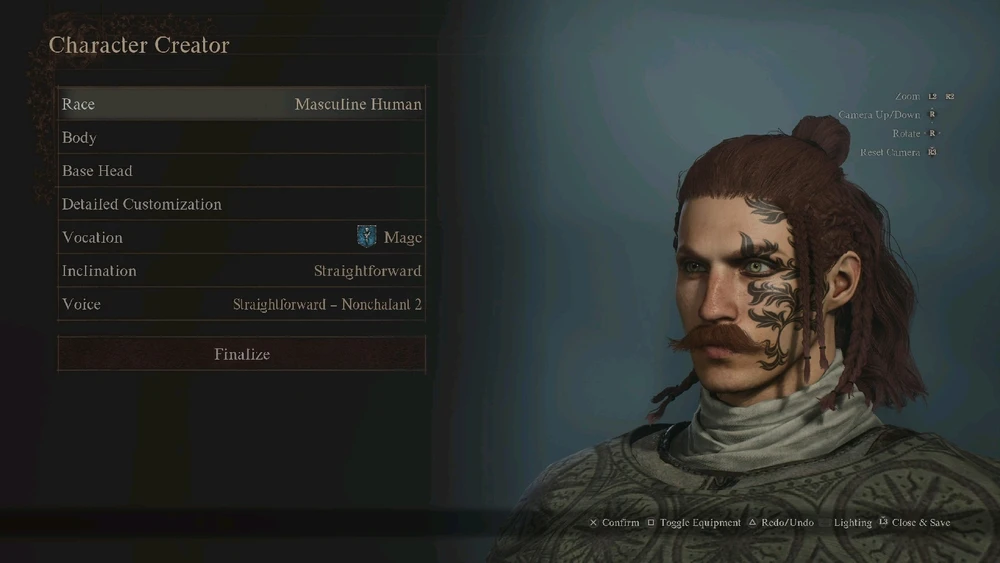Change the Vocation from Mage

click(x=241, y=237)
